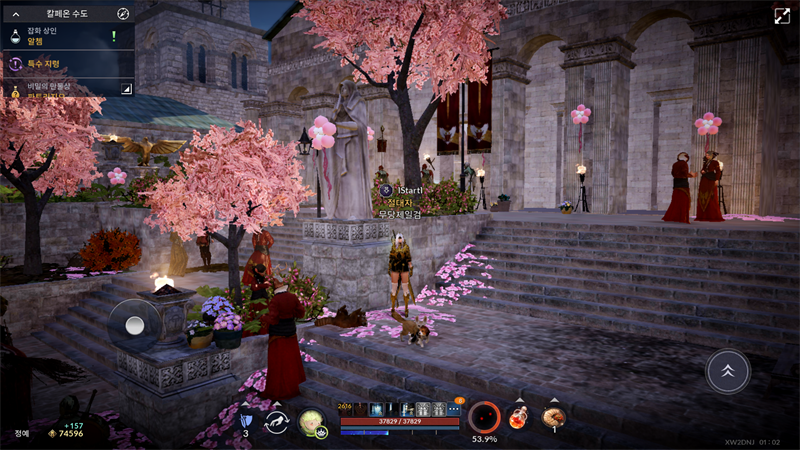Open the compass navigation icon
This screenshot has height=450, width=800.
pyautogui.click(x=123, y=13)
